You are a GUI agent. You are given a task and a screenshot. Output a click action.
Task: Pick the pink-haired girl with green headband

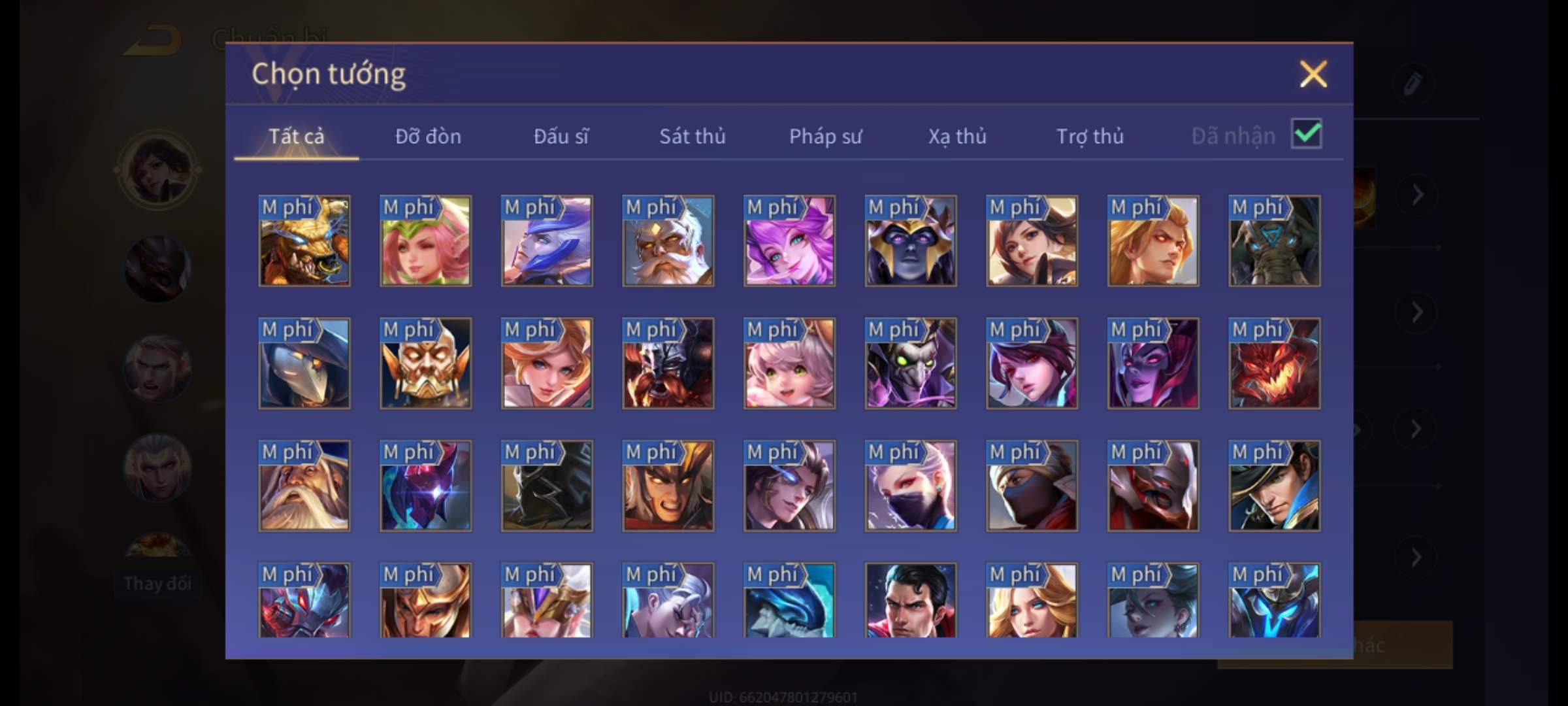pyautogui.click(x=425, y=241)
